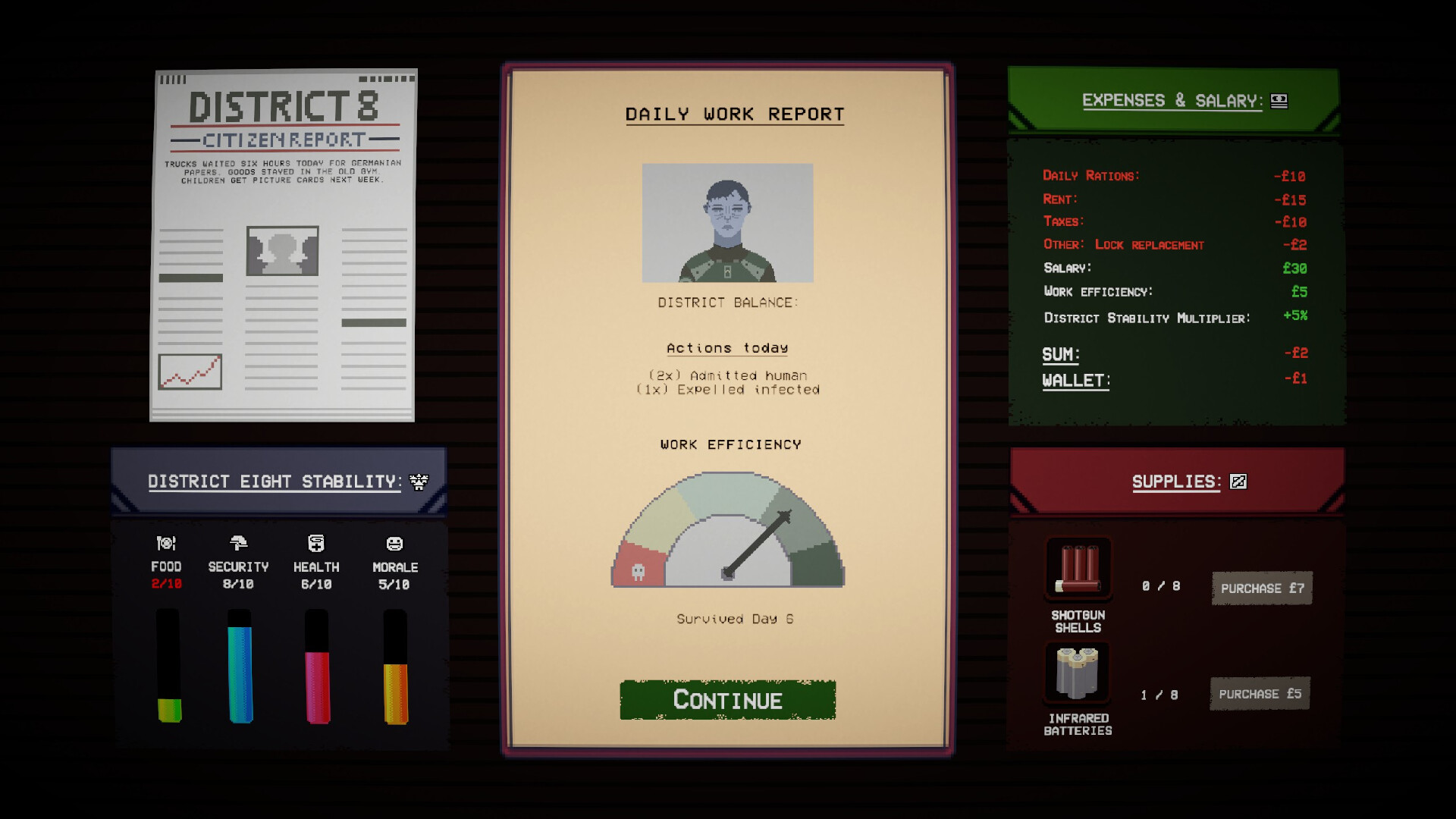Purchase shotgun shells for £7
This screenshot has height=819, width=1456.
(x=1261, y=587)
